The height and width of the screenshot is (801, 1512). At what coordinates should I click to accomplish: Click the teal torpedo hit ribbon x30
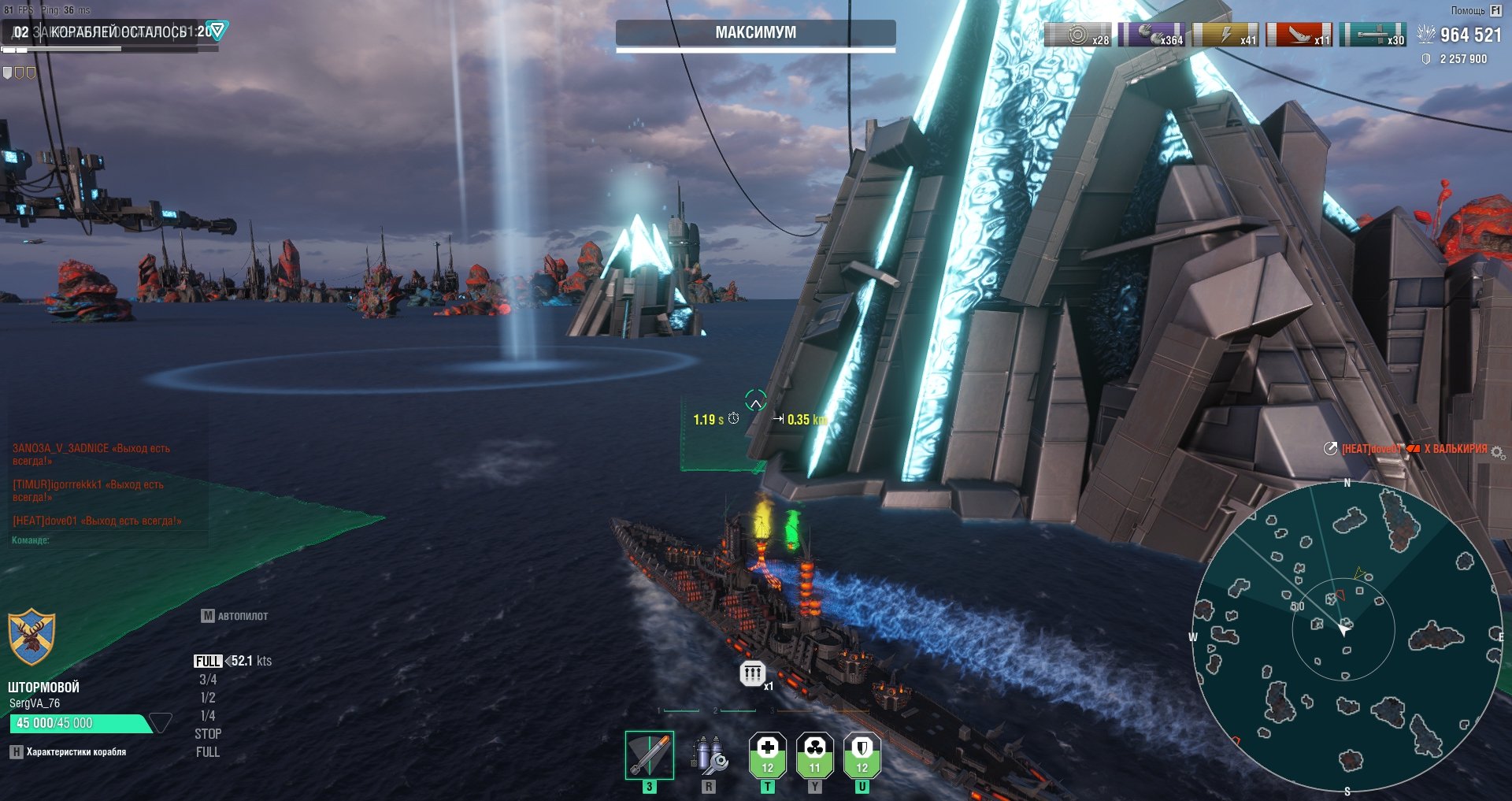click(1373, 35)
